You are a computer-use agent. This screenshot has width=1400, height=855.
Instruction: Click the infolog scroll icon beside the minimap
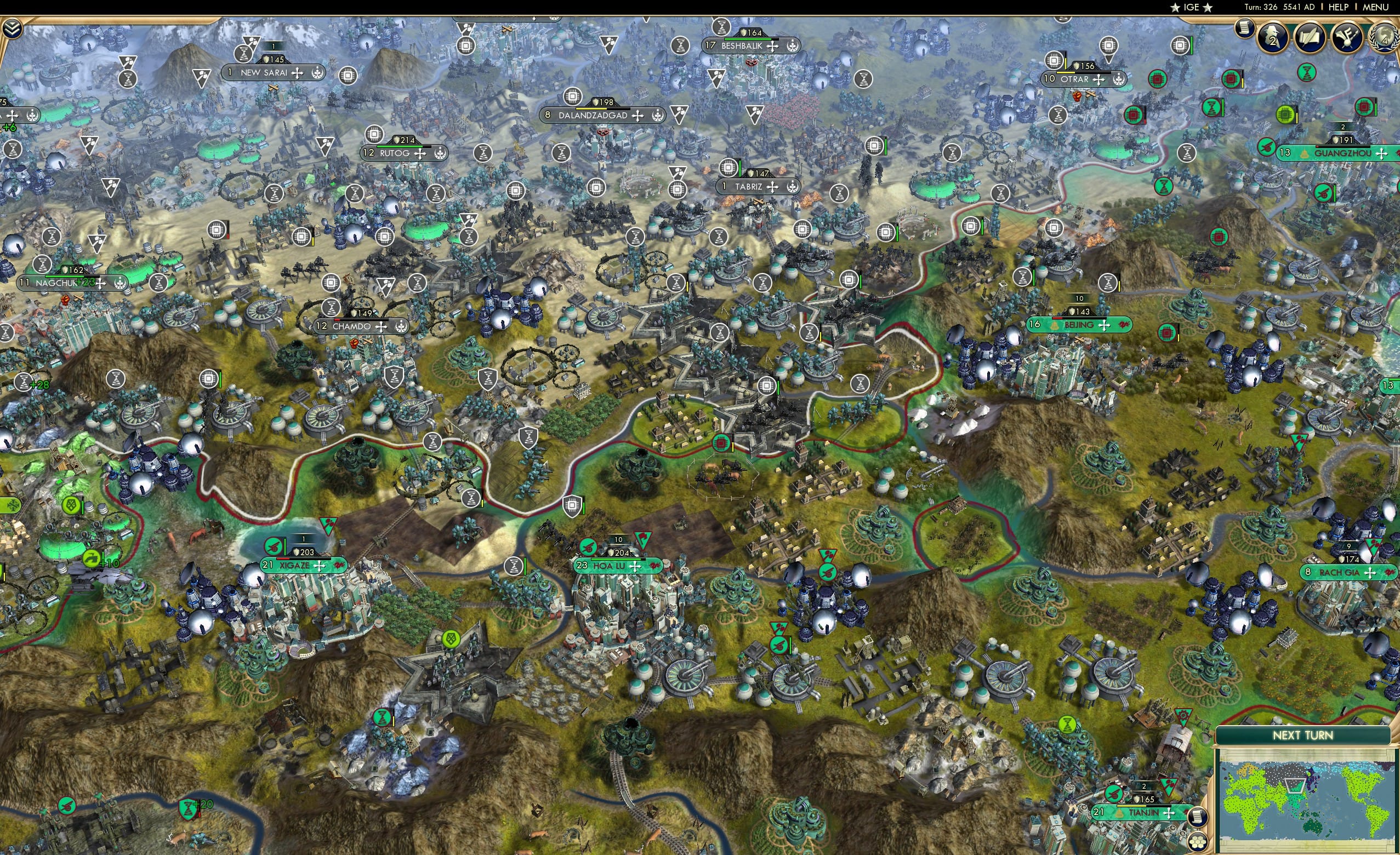[1199, 817]
